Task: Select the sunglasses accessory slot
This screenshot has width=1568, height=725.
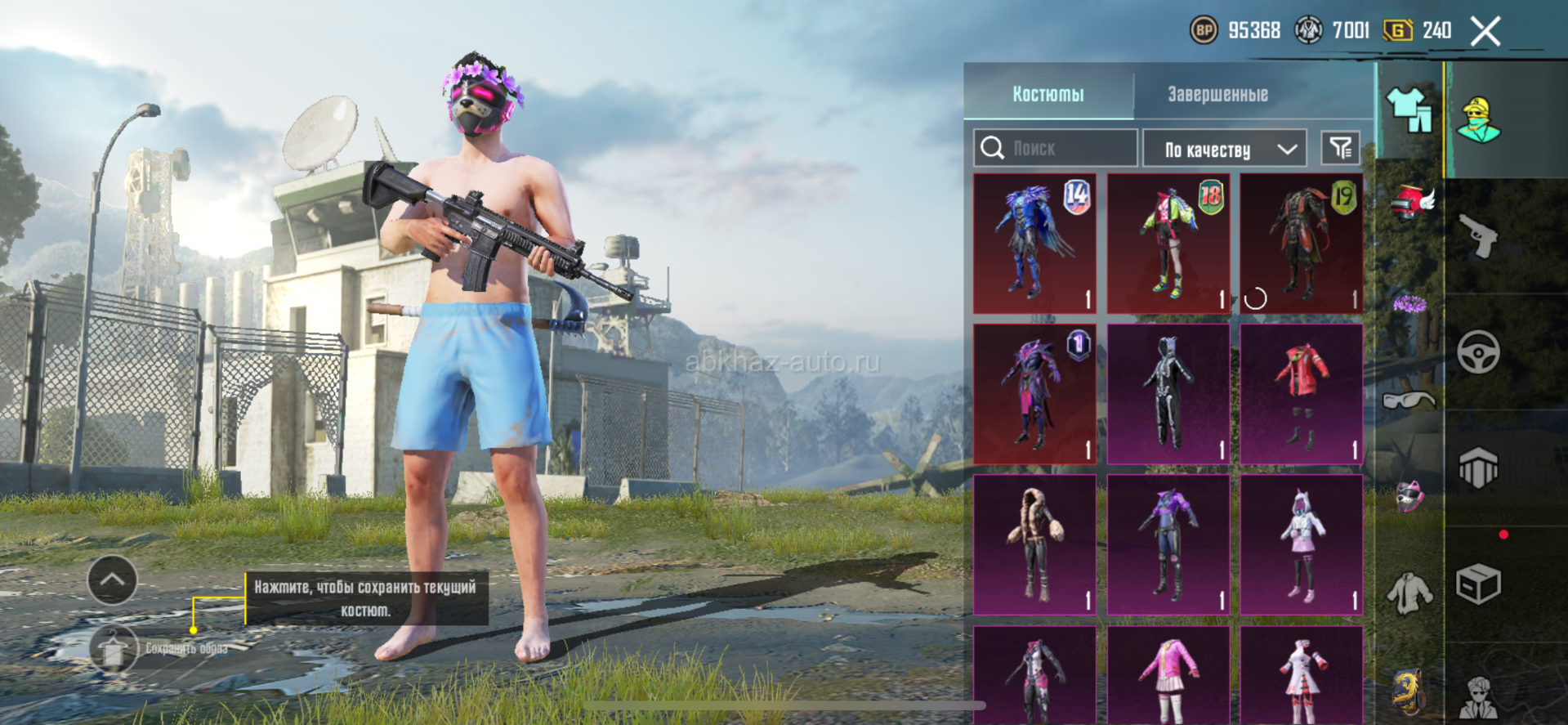Action: click(1409, 400)
